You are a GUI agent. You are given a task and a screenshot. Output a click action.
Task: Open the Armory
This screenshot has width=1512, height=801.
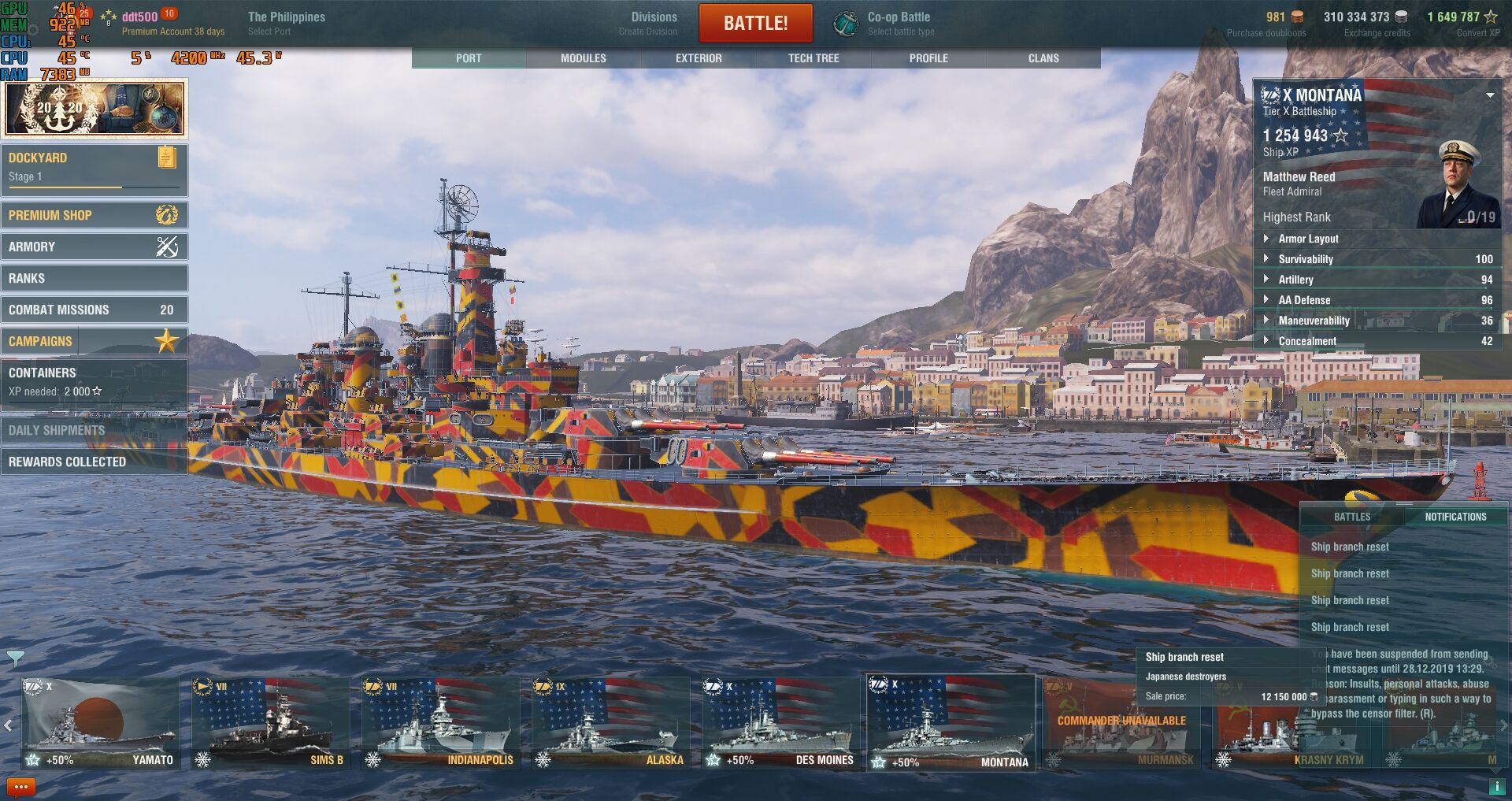[x=94, y=247]
